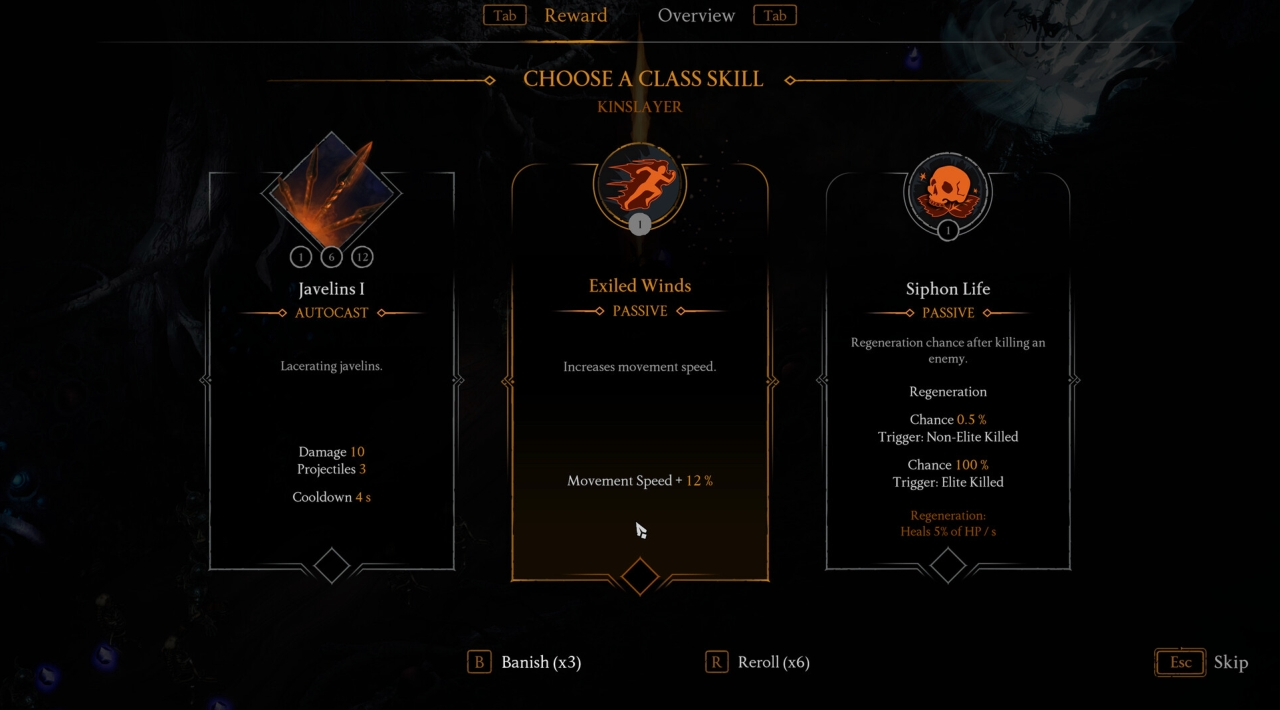This screenshot has width=1280, height=710.
Task: Banish a skill option
Action: pos(526,662)
